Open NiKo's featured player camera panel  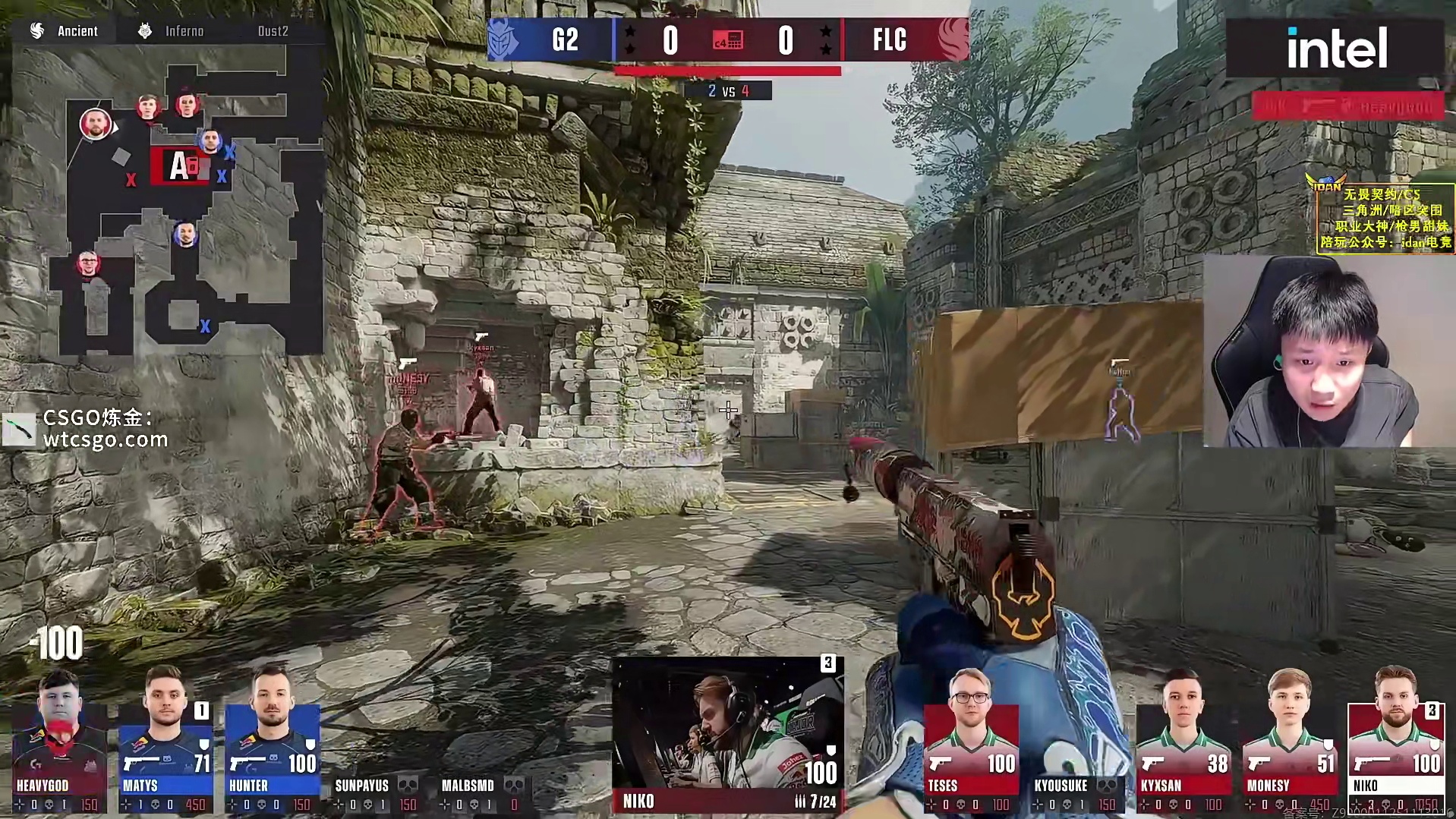pyautogui.click(x=727, y=732)
